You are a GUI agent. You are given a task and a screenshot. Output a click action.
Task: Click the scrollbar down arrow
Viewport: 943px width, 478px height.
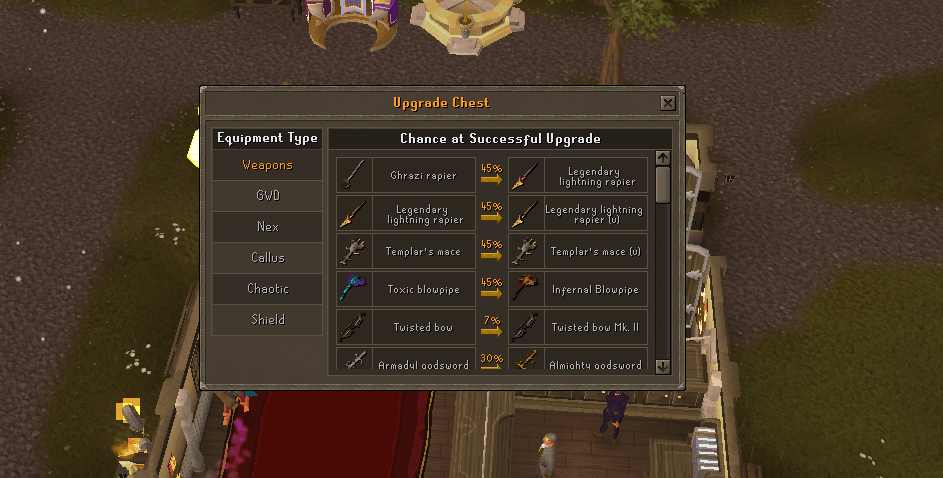[x=663, y=367]
